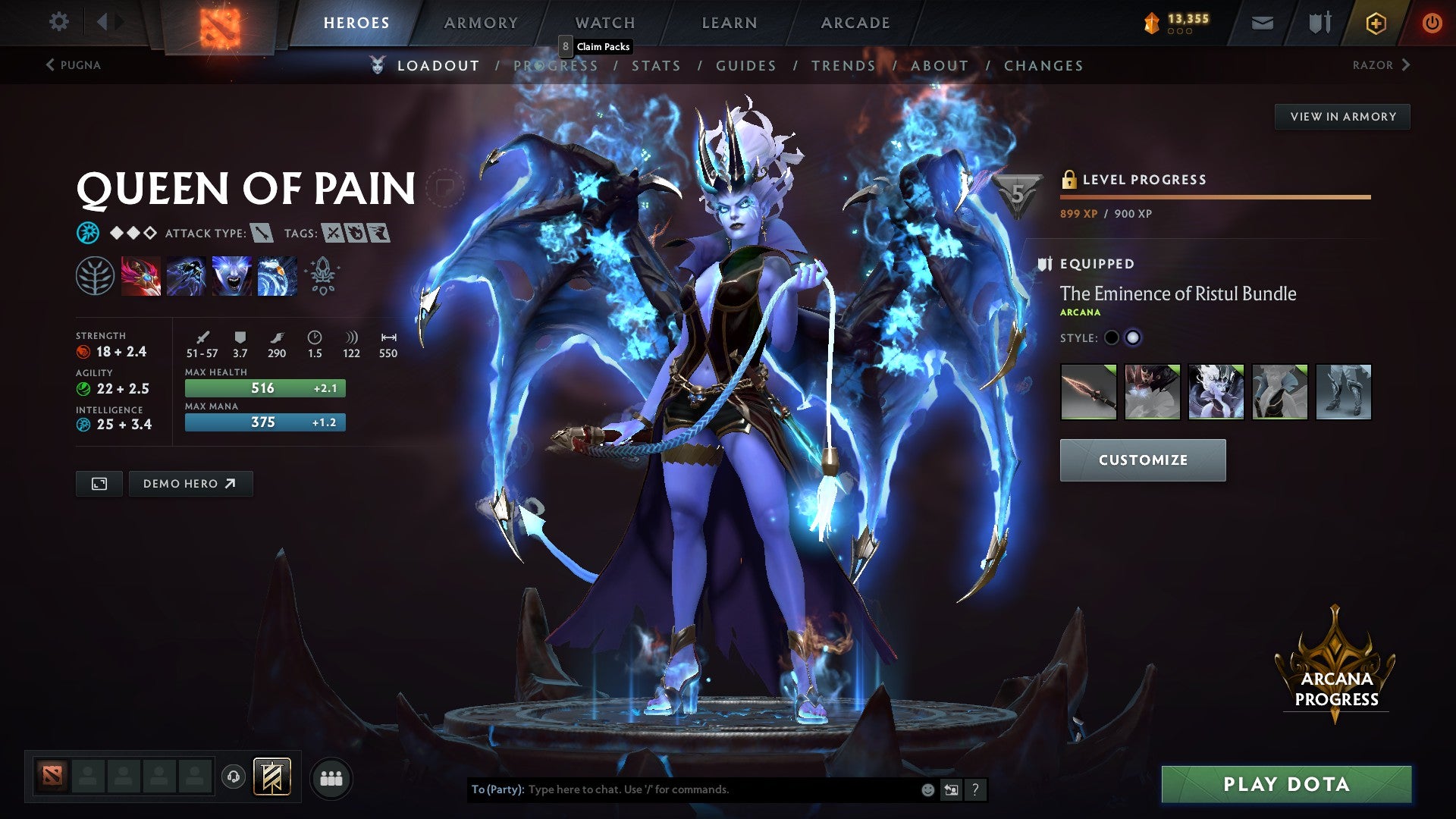1456x819 pixels.
Task: Select the dark arcana style swatch
Action: pyautogui.click(x=1112, y=338)
